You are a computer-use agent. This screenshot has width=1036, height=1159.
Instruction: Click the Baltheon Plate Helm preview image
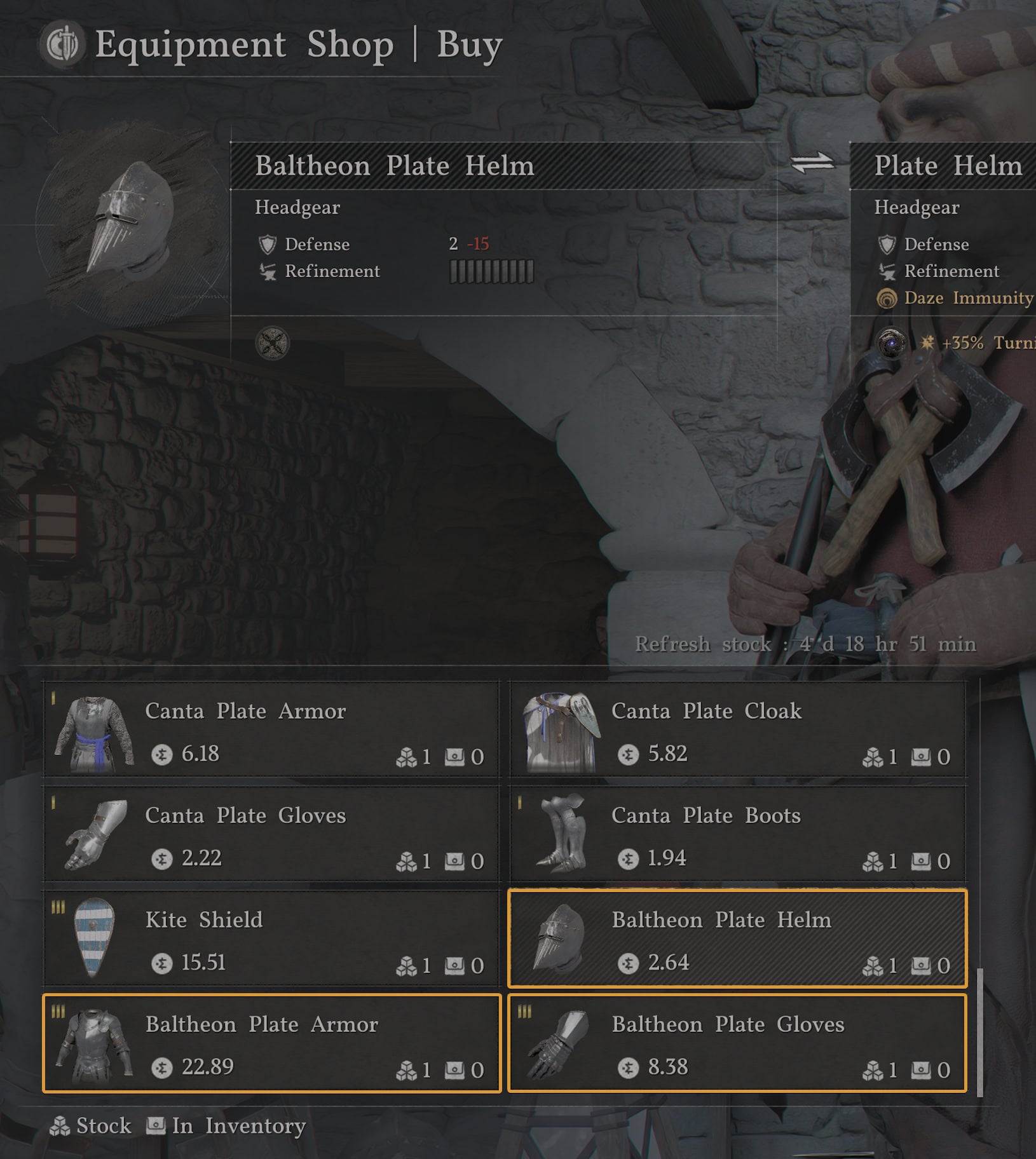pyautogui.click(x=132, y=220)
